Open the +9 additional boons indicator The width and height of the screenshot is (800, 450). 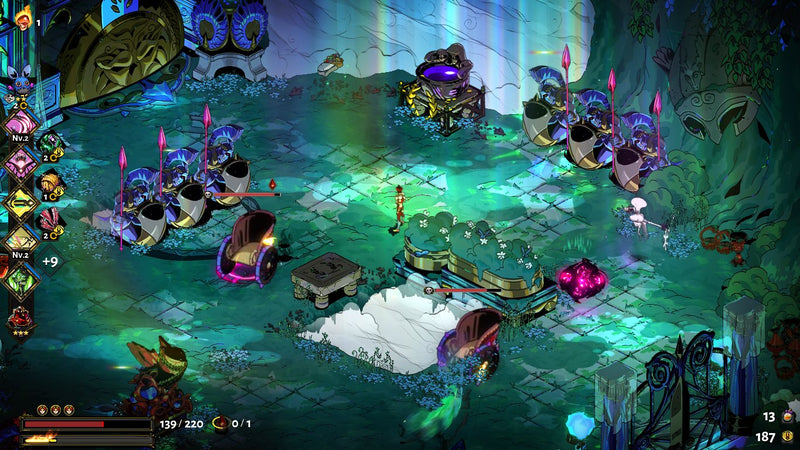coord(50,262)
